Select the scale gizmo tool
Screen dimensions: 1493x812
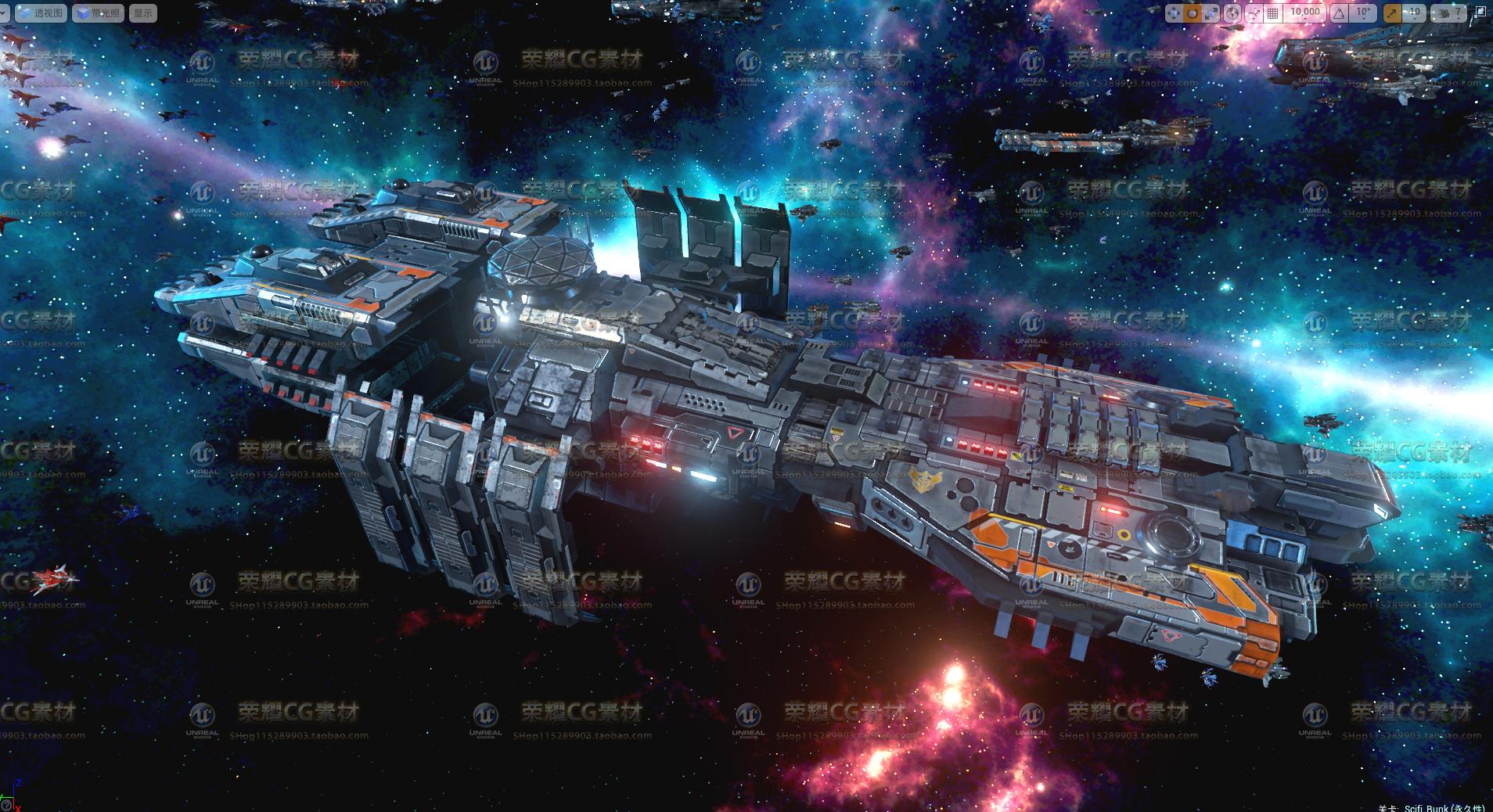(1211, 13)
